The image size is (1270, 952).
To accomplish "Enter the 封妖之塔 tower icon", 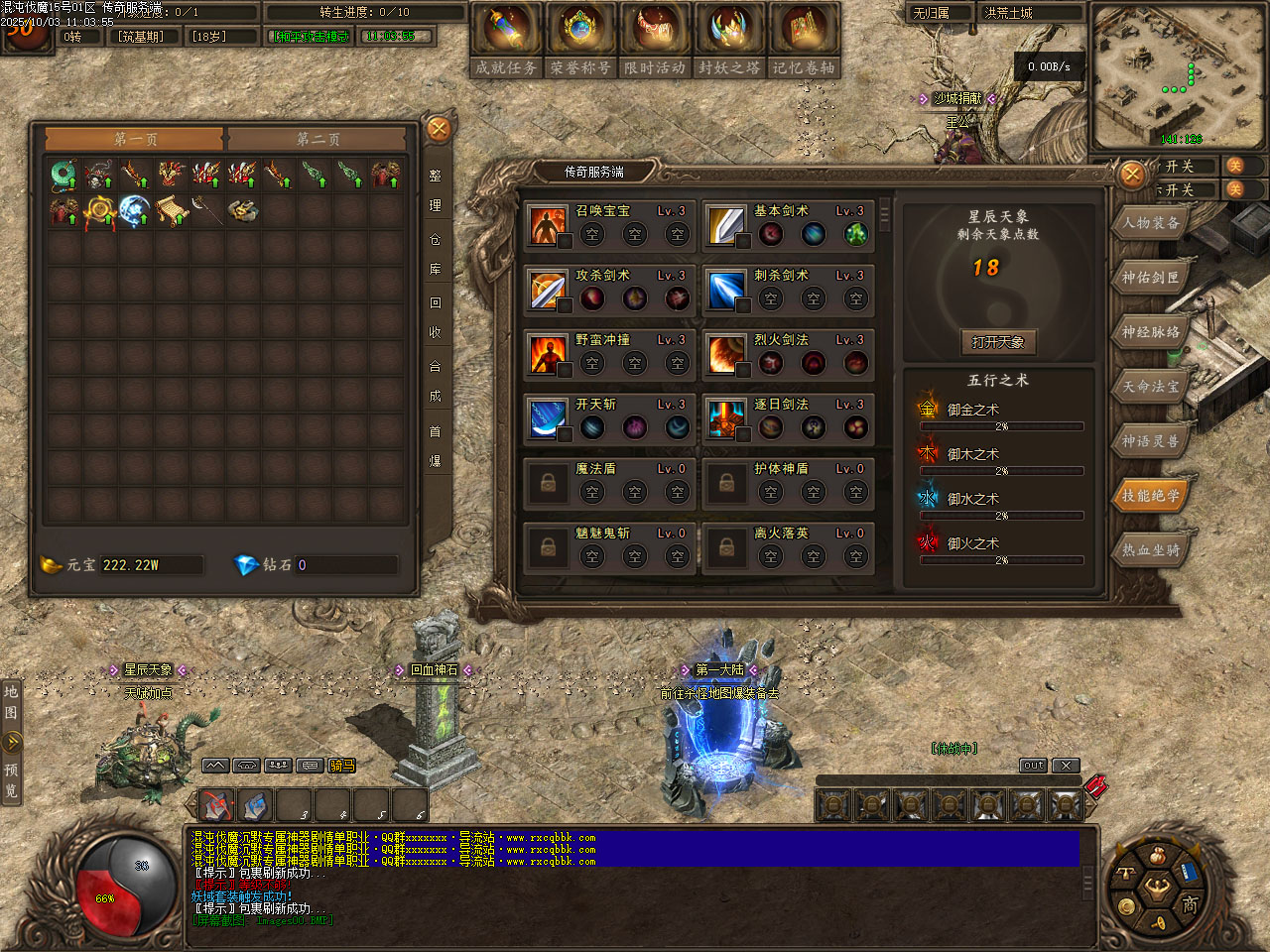I will pos(729,38).
